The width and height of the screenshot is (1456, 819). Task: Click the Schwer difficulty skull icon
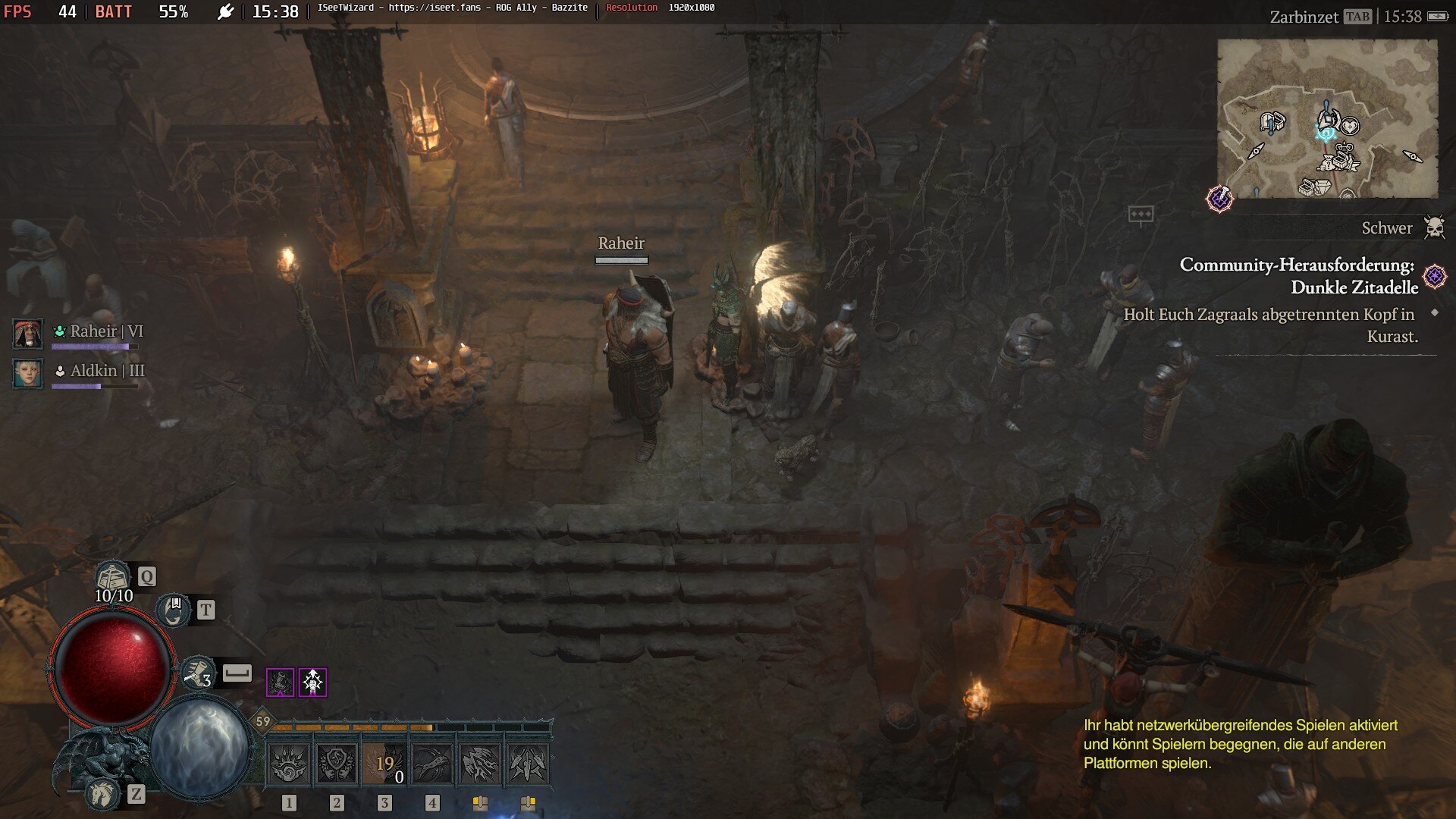1433,227
